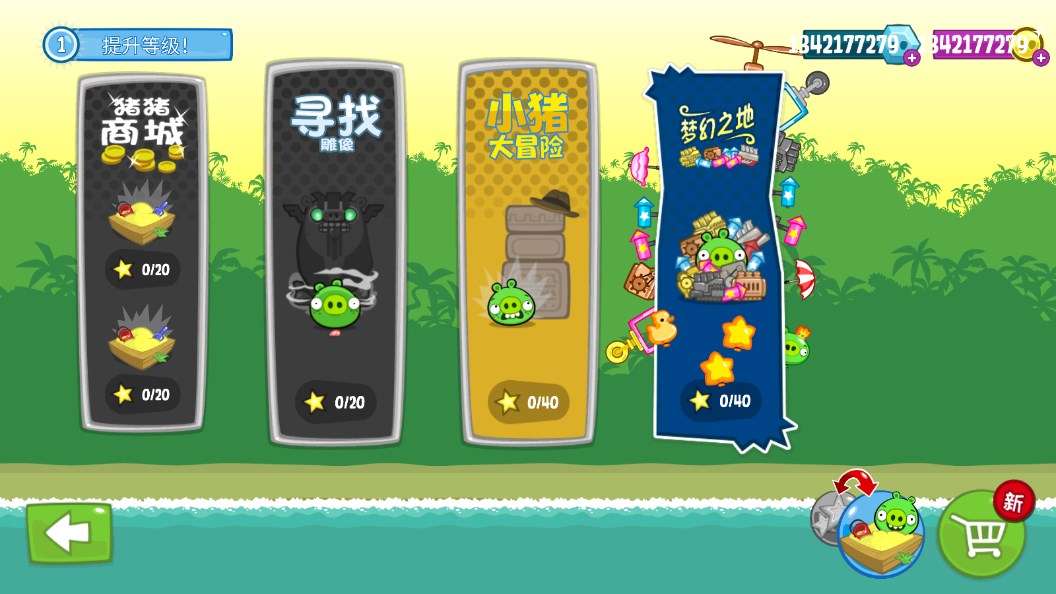Add more bolt currency with plus

[912, 58]
